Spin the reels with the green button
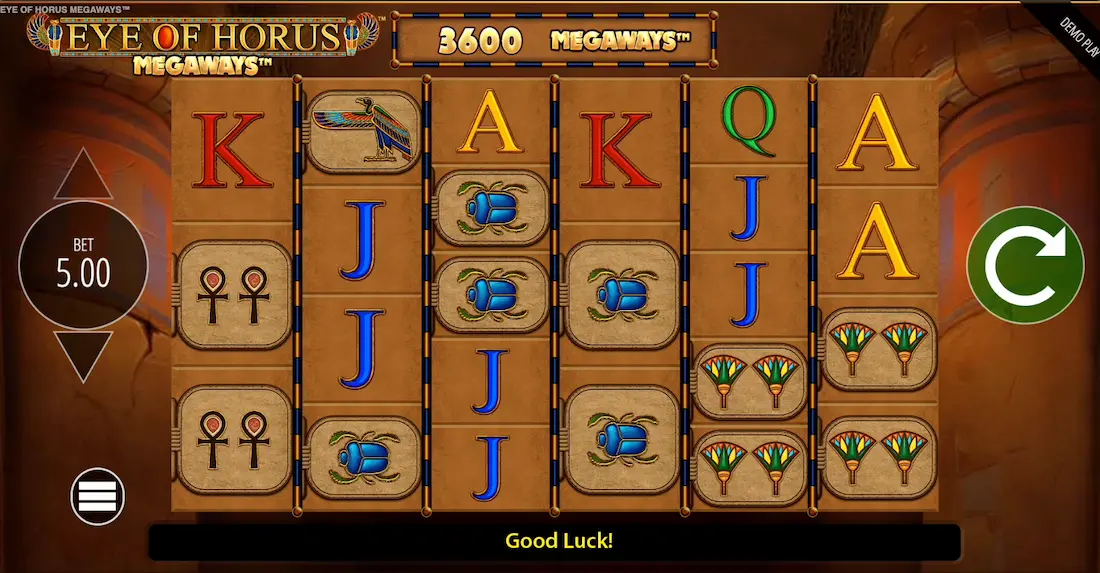 tap(1025, 265)
